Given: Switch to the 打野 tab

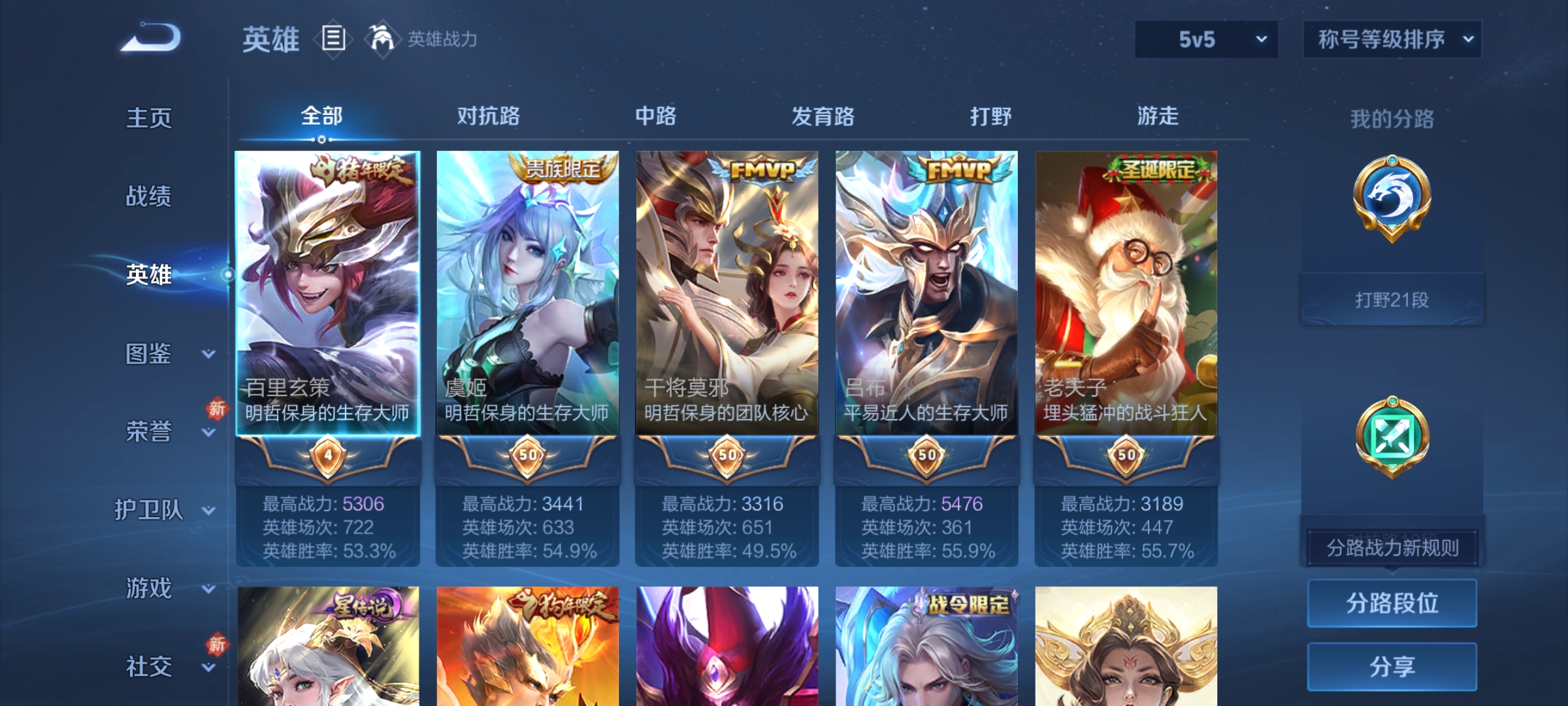Looking at the screenshot, I should [990, 116].
